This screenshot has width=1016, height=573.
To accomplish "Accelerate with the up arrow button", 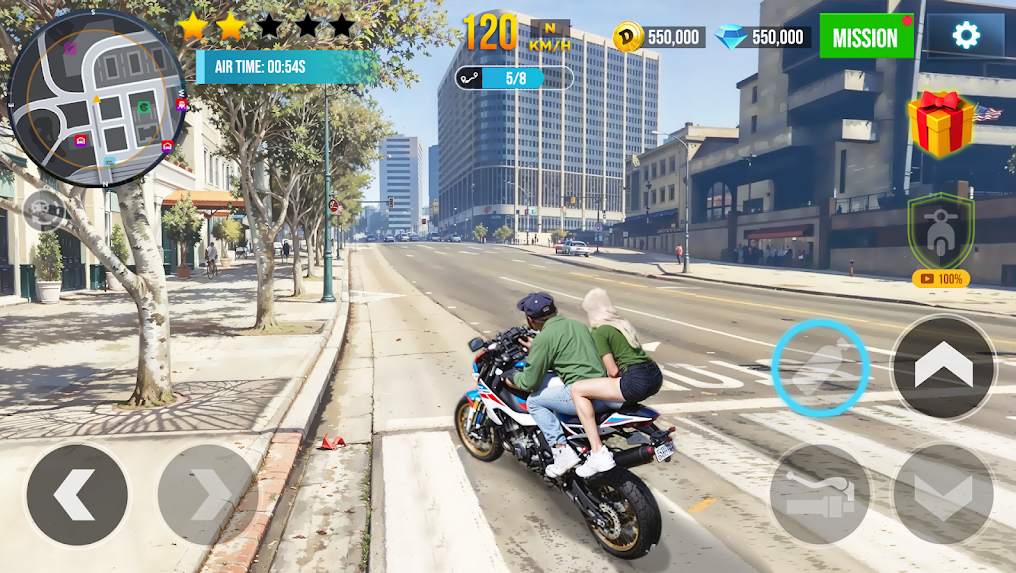I will pos(943,367).
